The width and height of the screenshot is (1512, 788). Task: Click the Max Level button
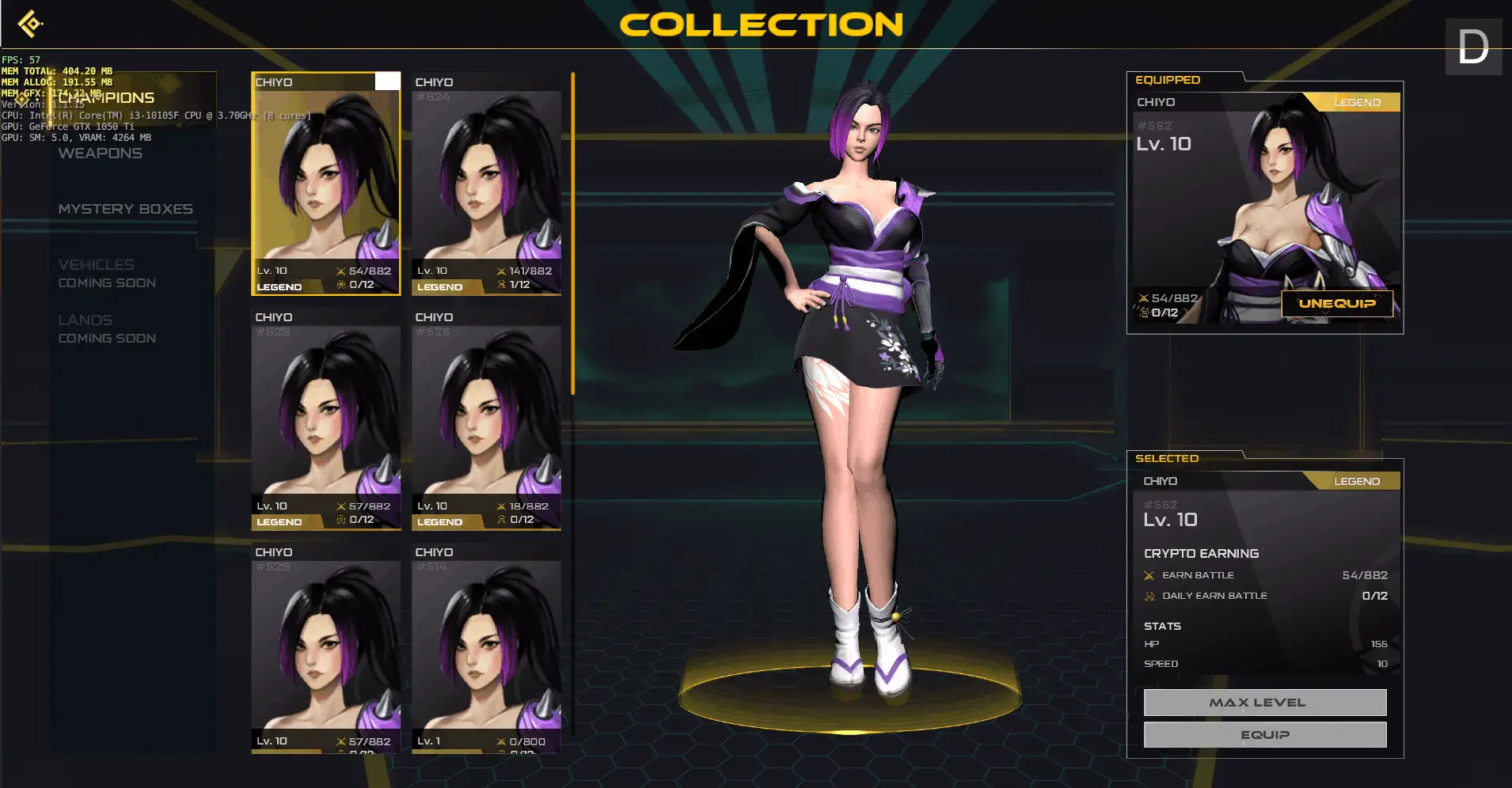point(1264,703)
